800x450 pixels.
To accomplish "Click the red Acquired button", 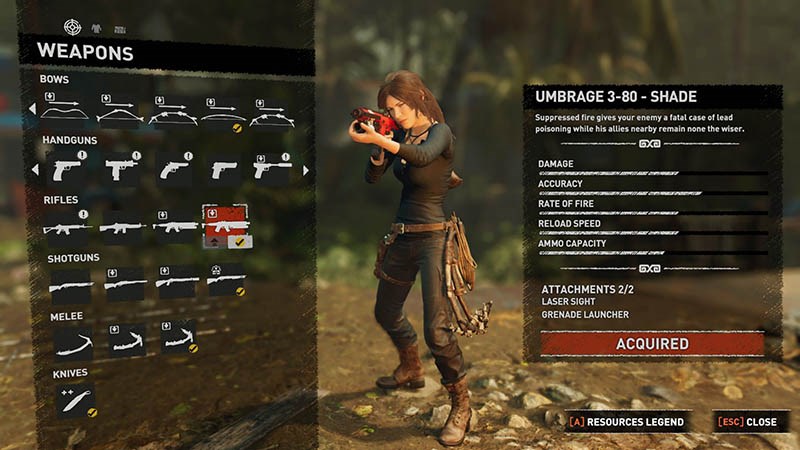I will point(651,344).
